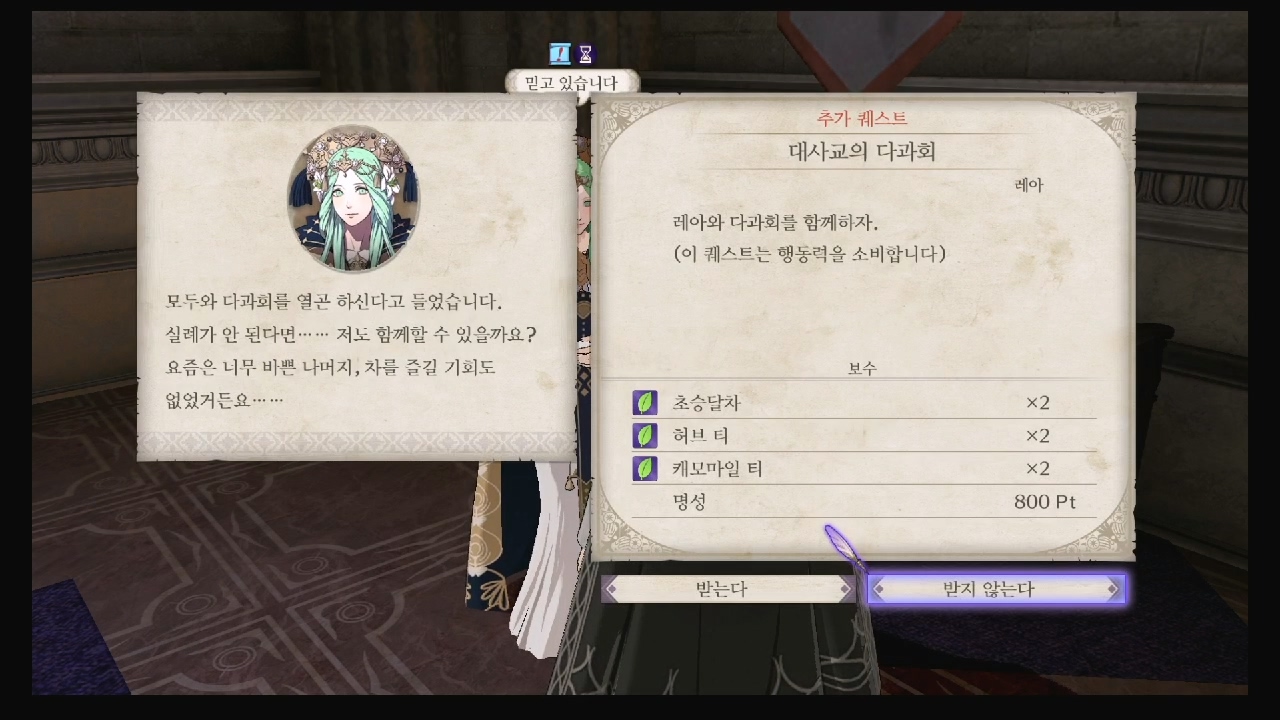This screenshot has width=1280, height=720.
Task: Click the leaf icon beside 초승달차 reward
Action: coord(643,402)
